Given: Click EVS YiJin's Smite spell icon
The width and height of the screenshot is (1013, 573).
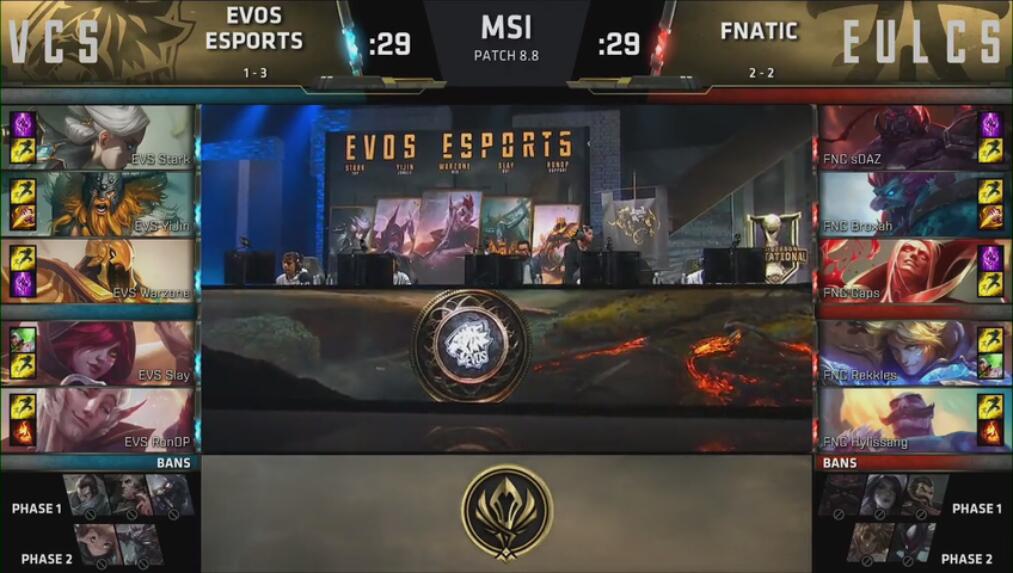Looking at the screenshot, I should click(23, 216).
